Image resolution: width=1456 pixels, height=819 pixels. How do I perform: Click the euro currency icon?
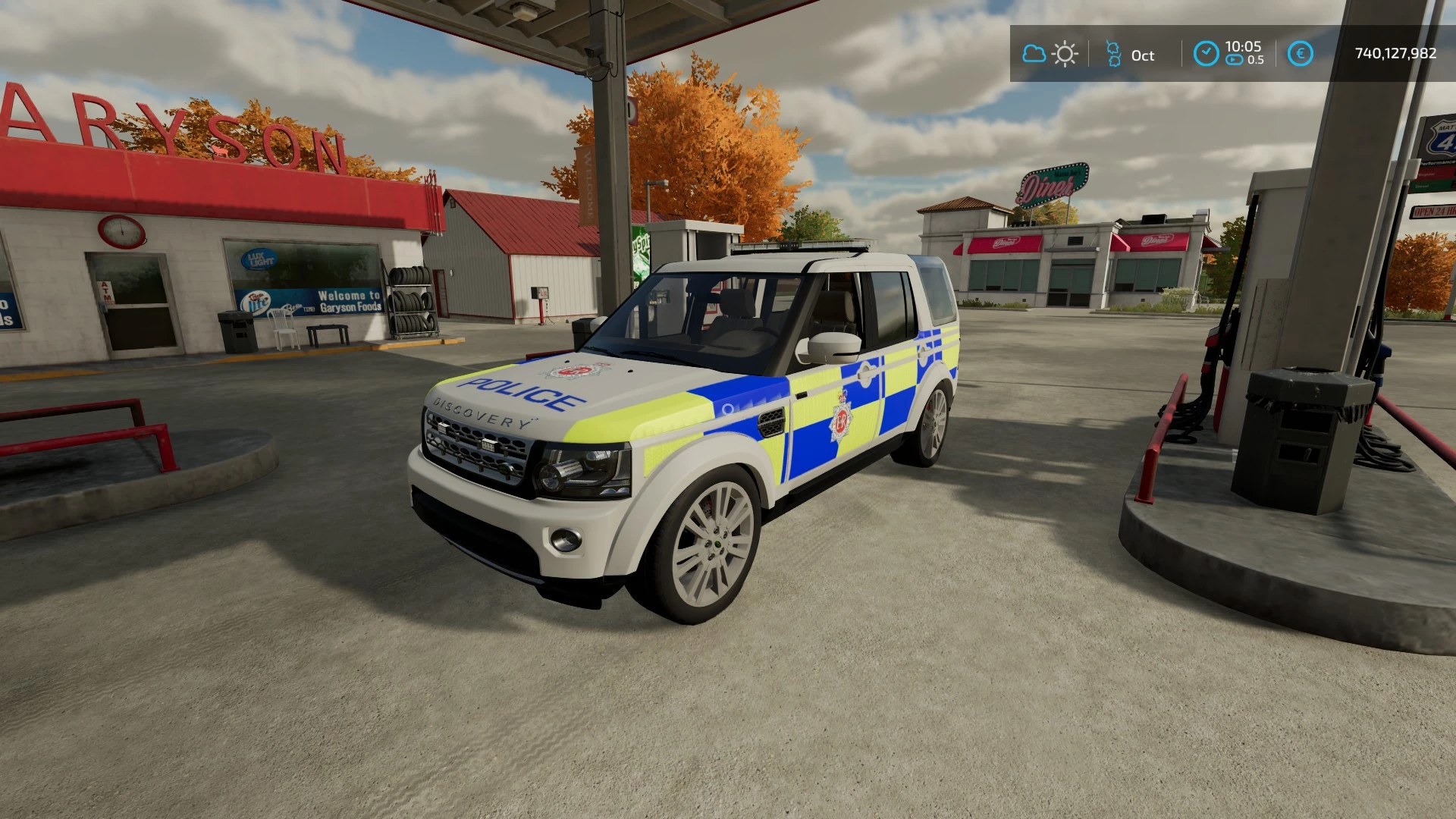pos(1300,53)
